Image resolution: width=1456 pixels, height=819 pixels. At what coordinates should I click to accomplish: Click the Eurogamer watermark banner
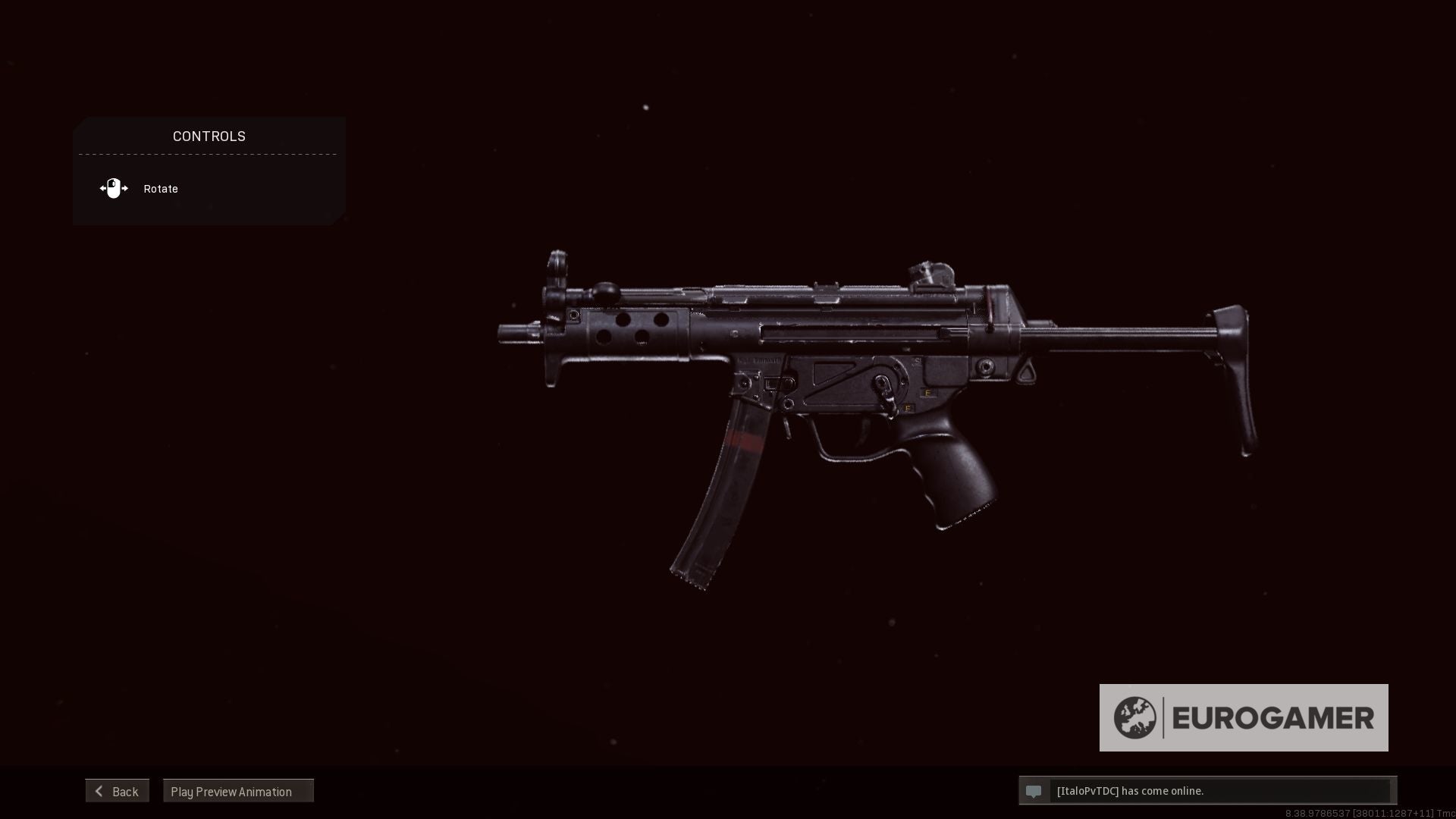1244,717
